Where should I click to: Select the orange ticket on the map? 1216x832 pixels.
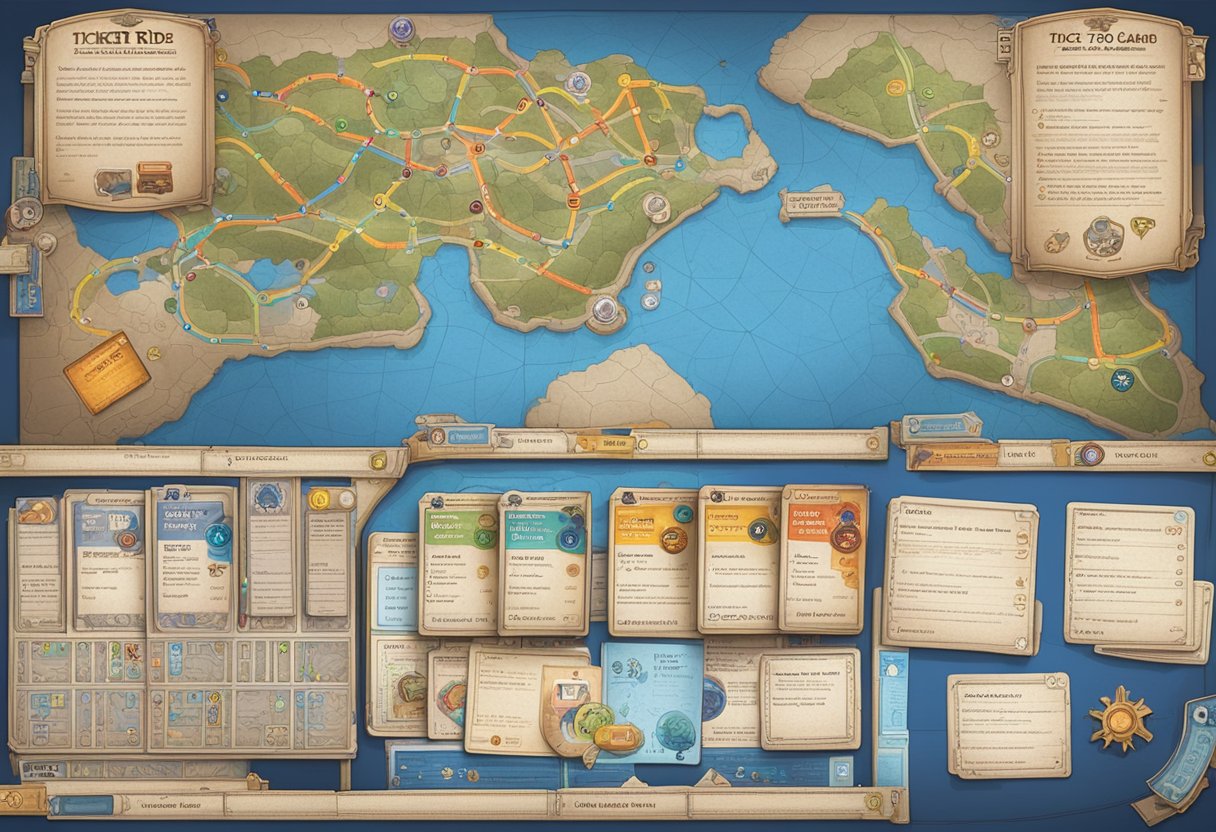click(x=106, y=372)
